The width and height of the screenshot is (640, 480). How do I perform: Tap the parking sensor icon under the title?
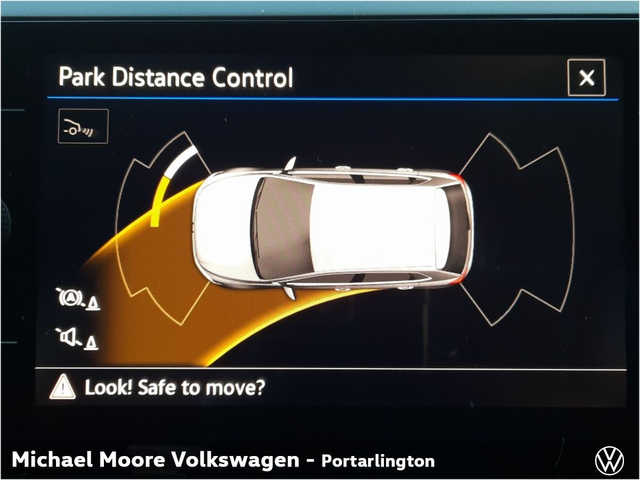83,127
